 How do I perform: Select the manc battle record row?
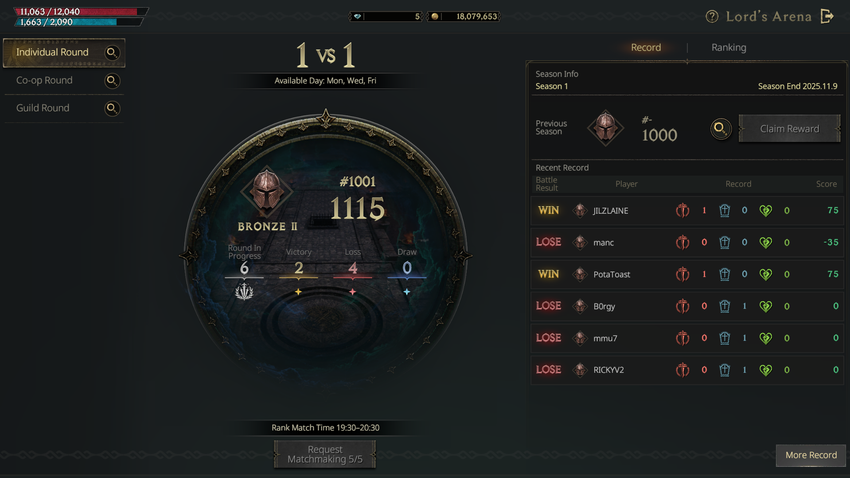point(687,243)
